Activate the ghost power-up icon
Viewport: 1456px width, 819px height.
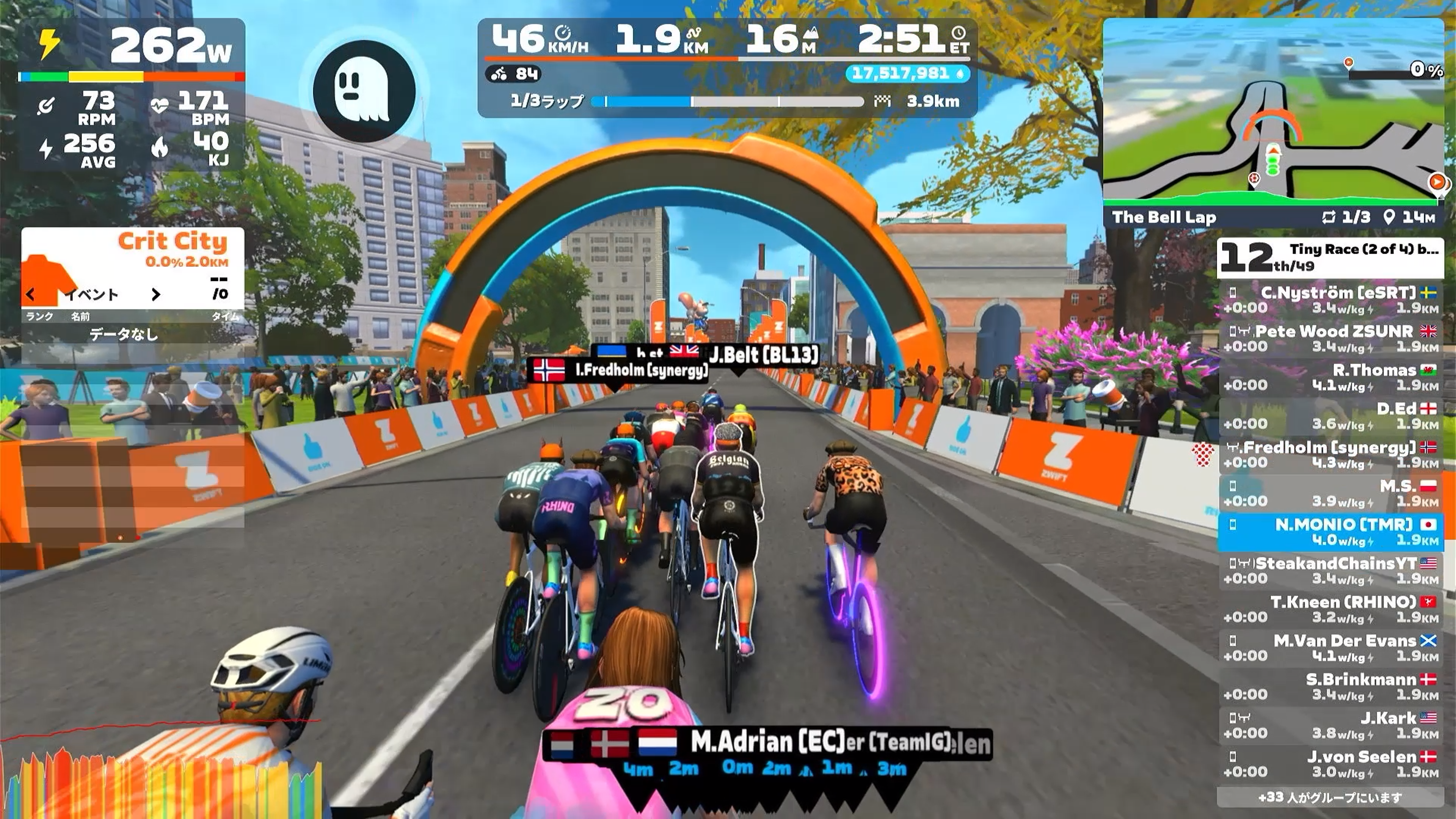364,91
